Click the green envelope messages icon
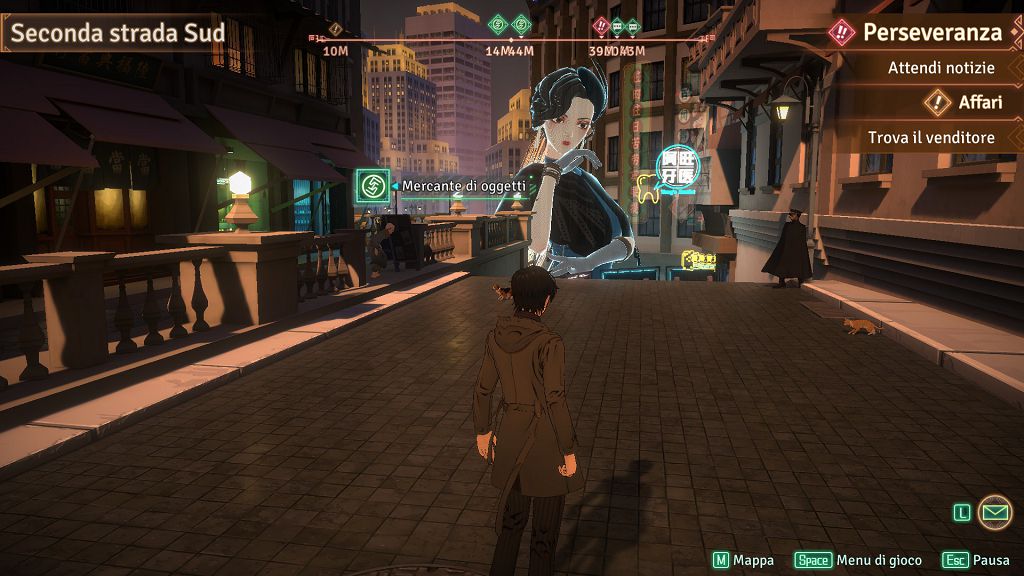 click(994, 512)
